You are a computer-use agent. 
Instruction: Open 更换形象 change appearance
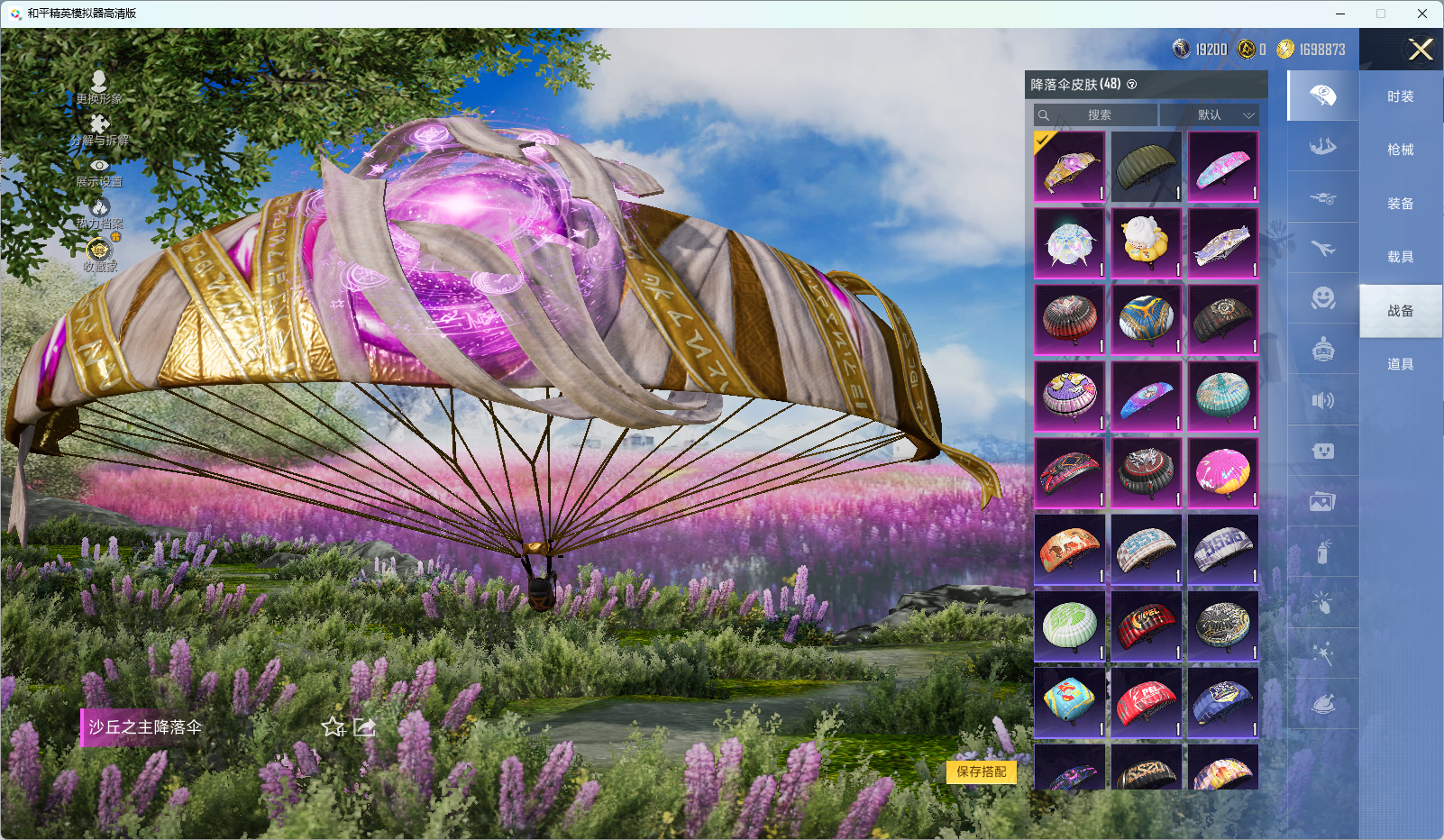tap(99, 87)
